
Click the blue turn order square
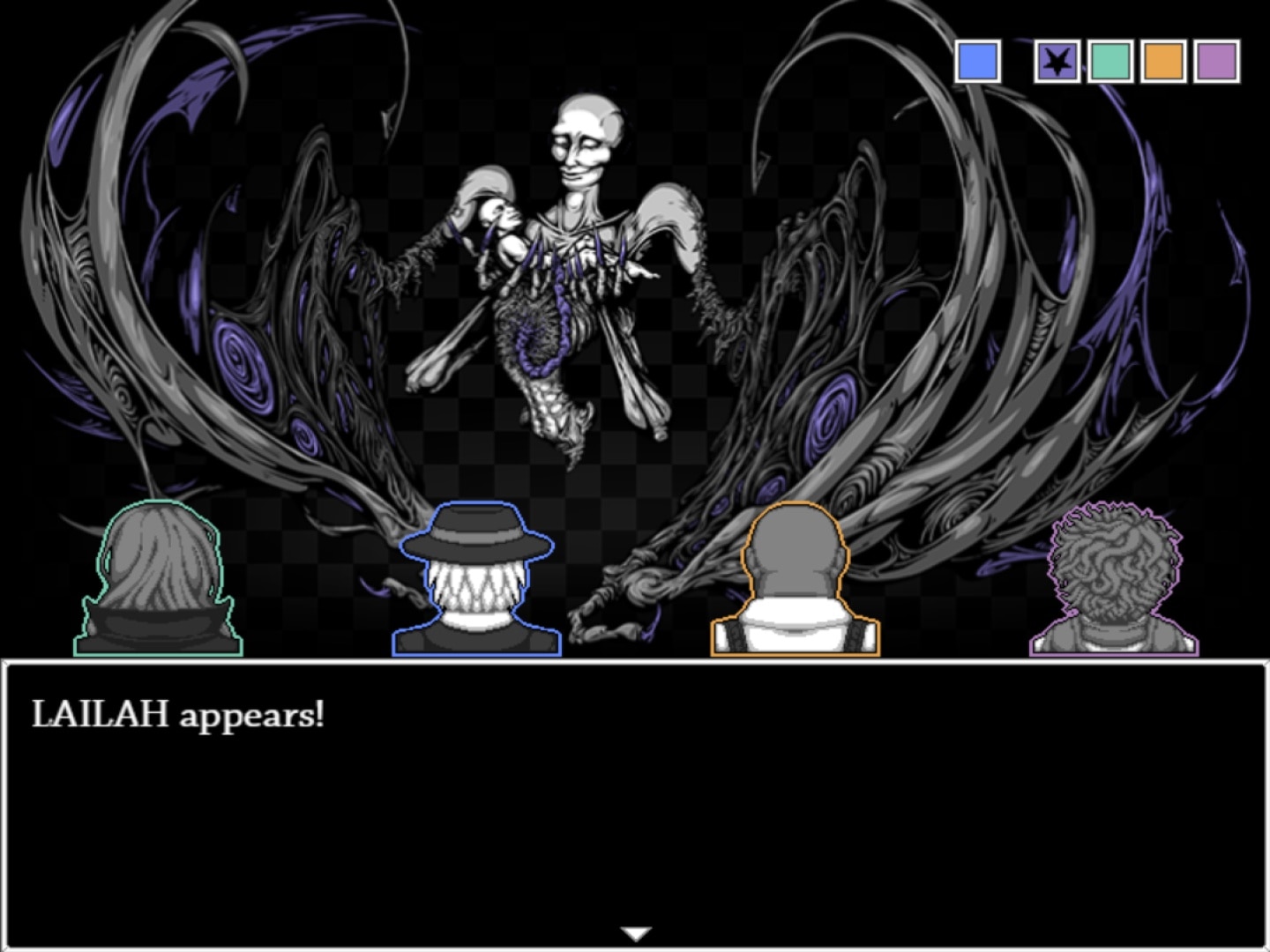[x=978, y=62]
